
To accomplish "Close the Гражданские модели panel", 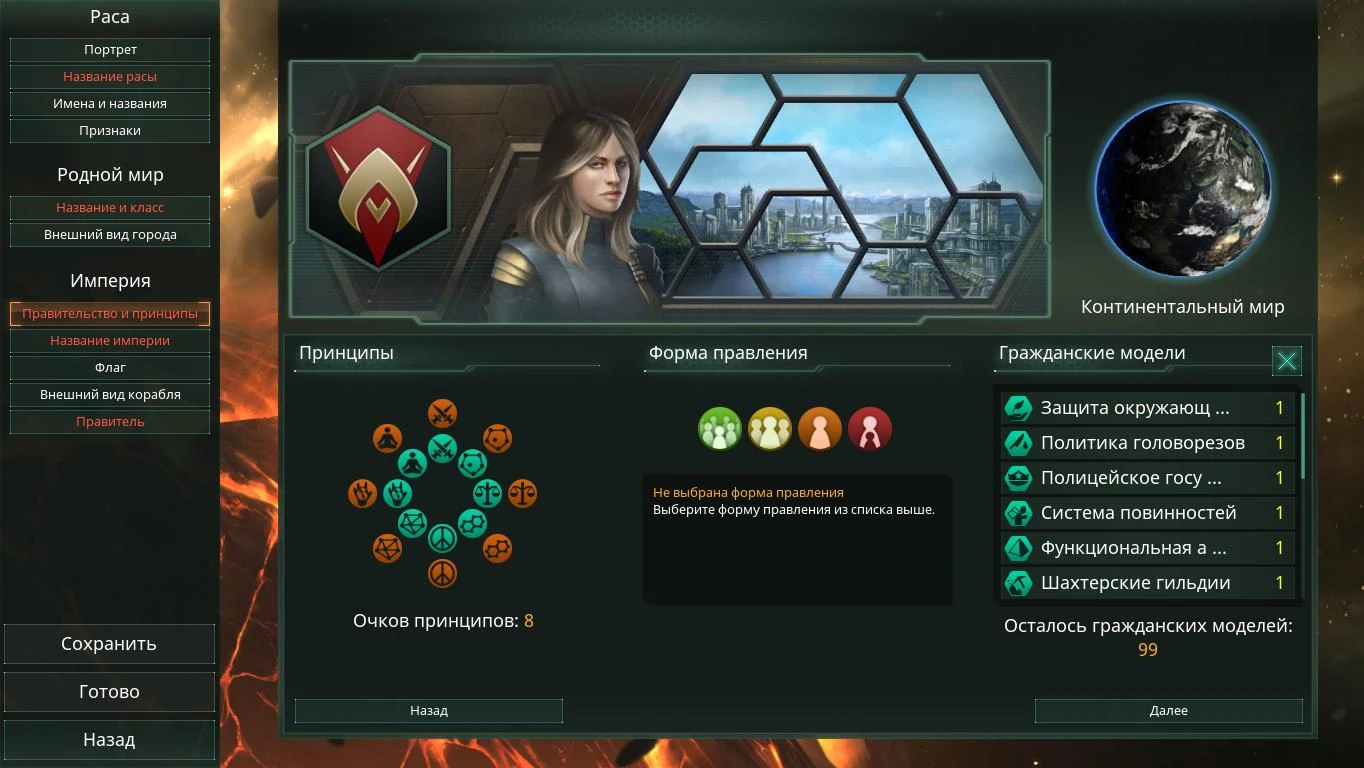I will point(1287,361).
